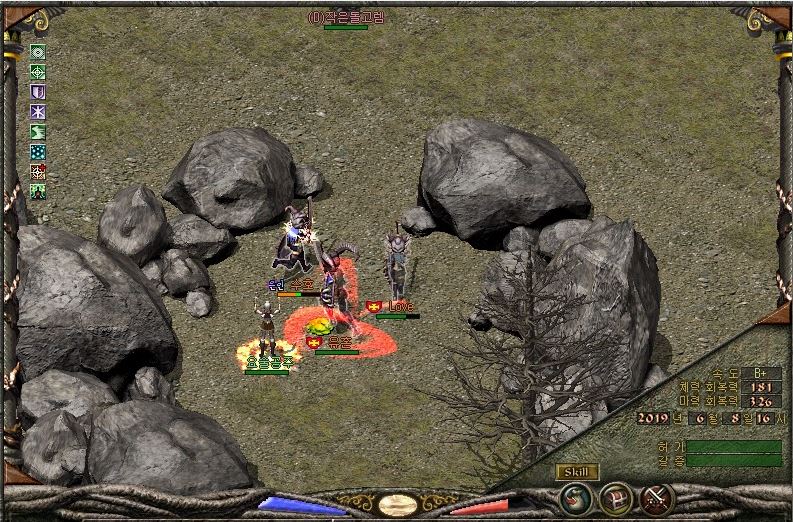Select the teal sparkling dots icon
The height and width of the screenshot is (522, 793).
pyautogui.click(x=38, y=152)
